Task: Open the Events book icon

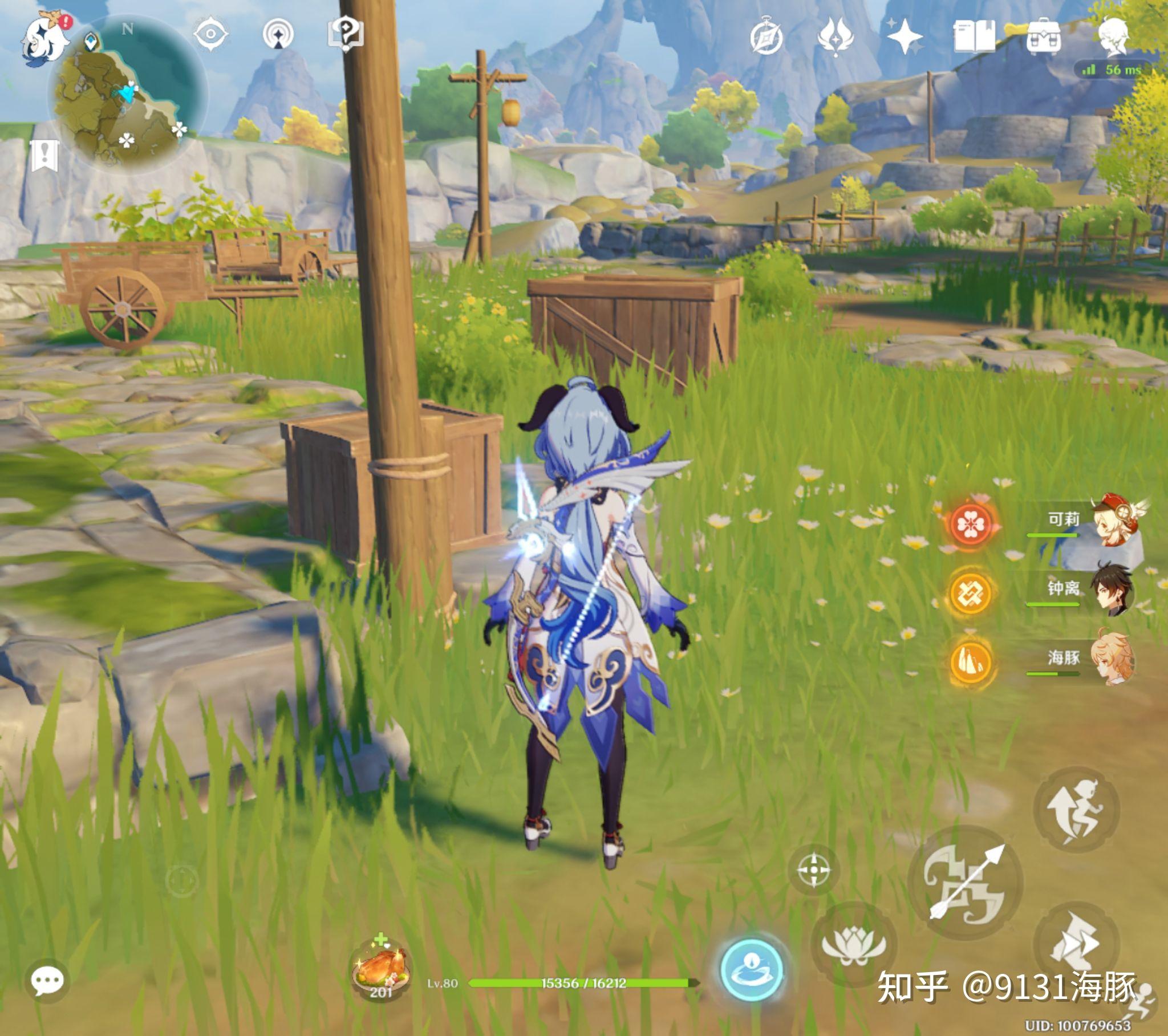Action: coord(974,37)
